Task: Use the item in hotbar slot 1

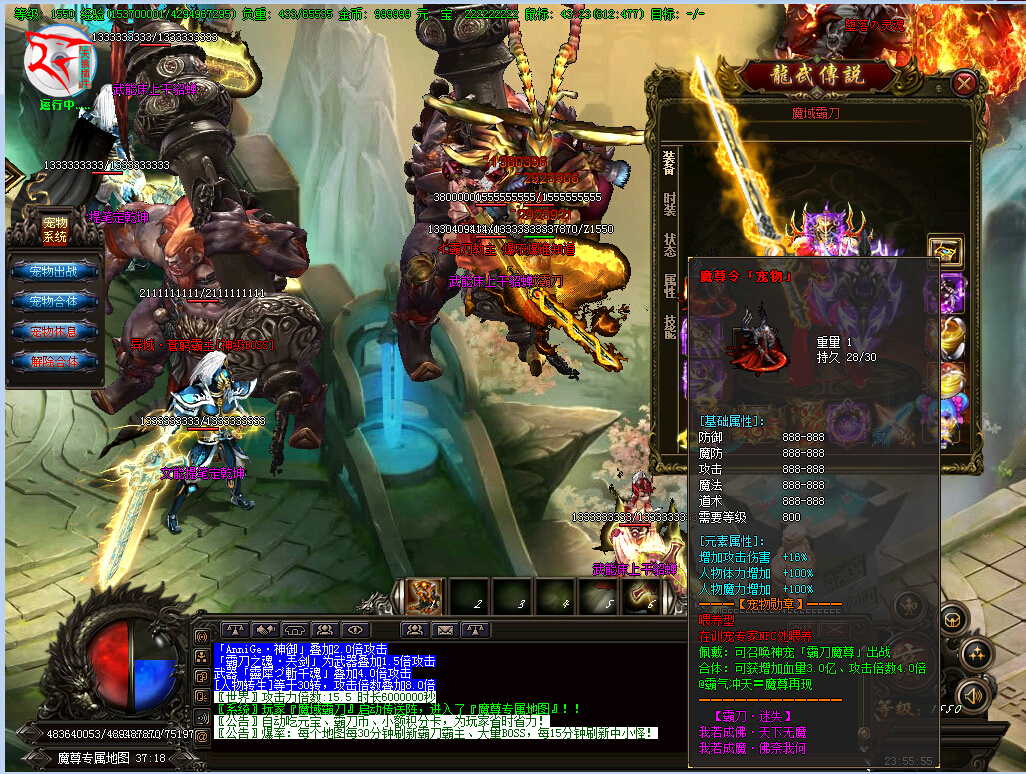Action: point(424,596)
